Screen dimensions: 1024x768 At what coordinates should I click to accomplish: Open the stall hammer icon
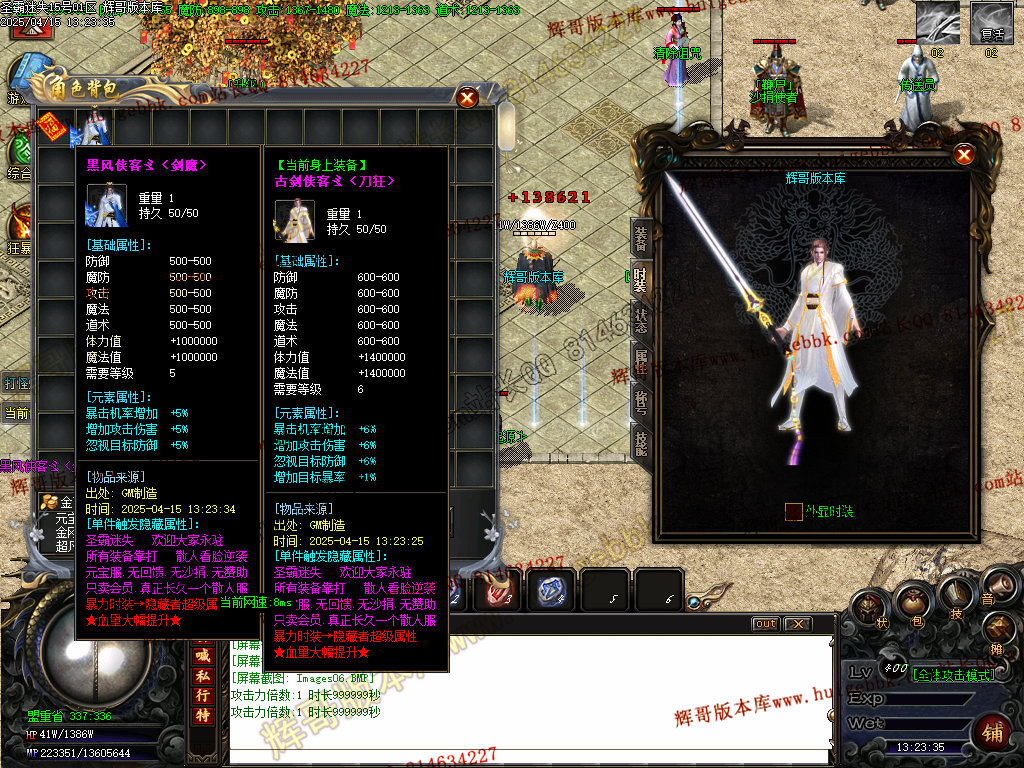tap(996, 628)
